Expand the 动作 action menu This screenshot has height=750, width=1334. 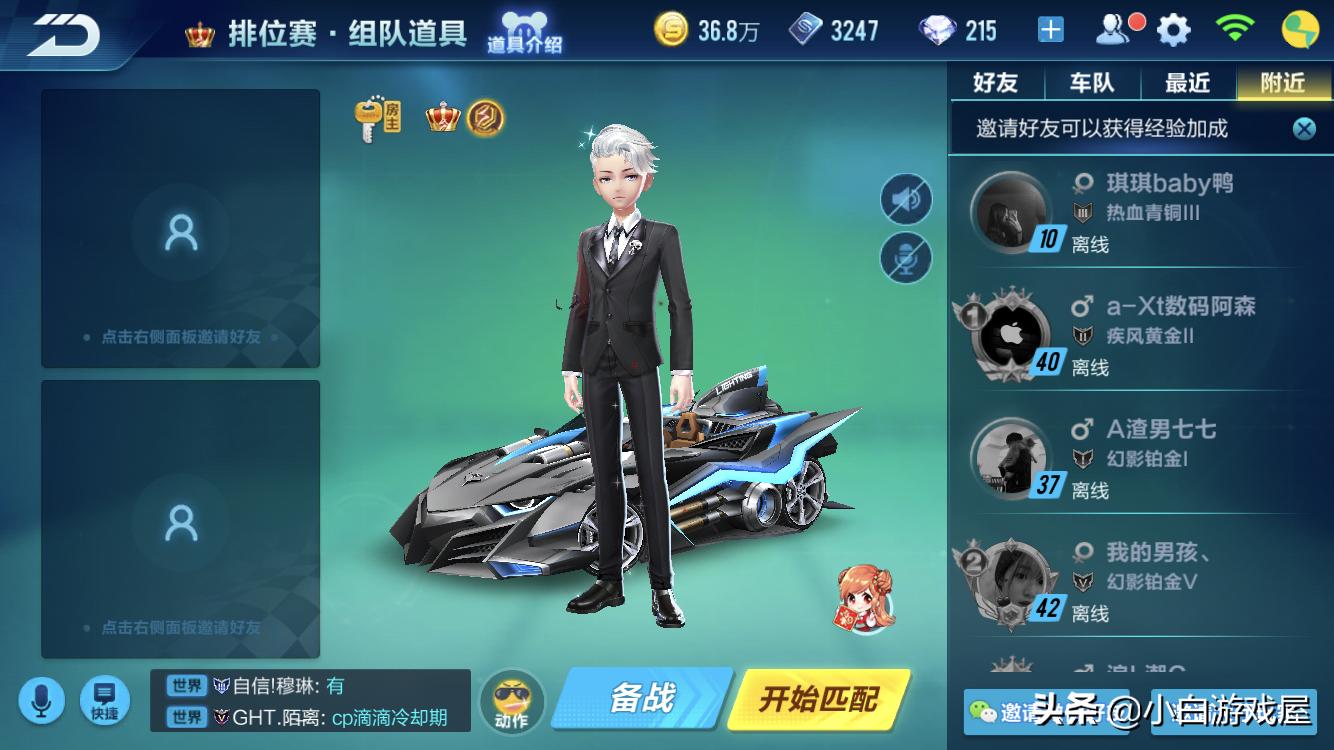click(512, 700)
